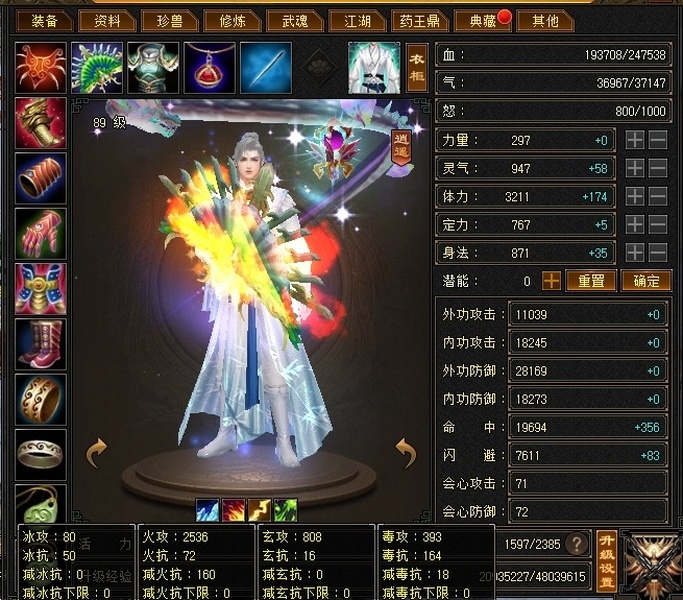
Task: Open the 升级设置 level-up settings
Action: click(x=606, y=561)
